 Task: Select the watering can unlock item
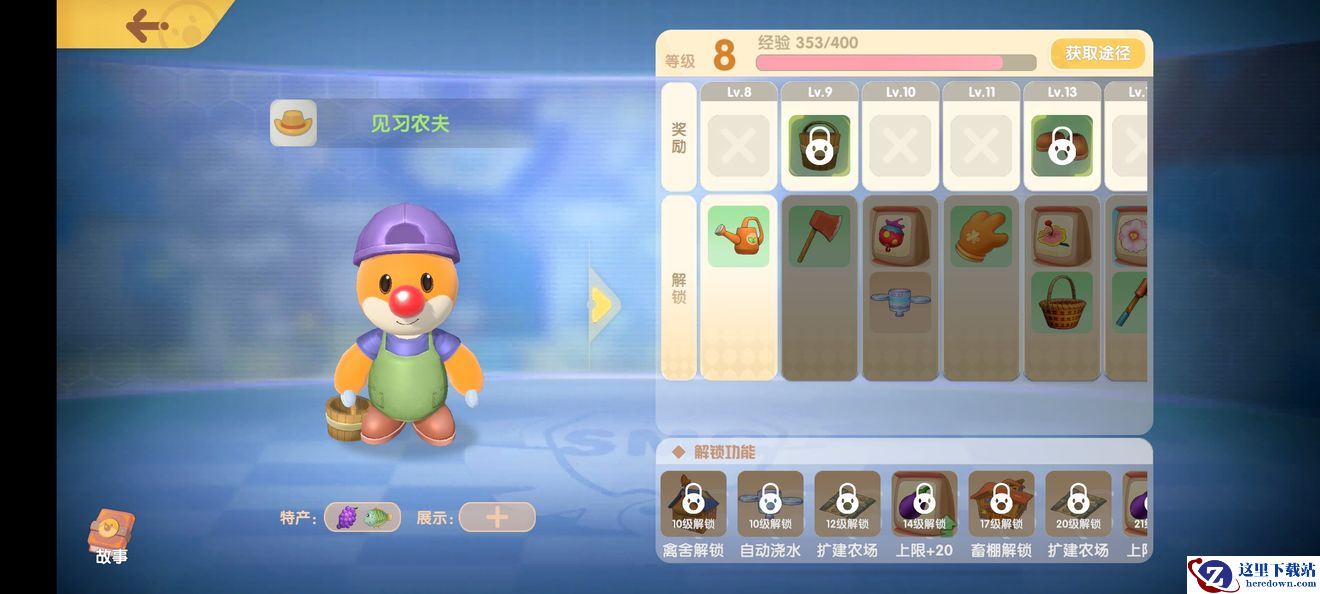[x=739, y=236]
